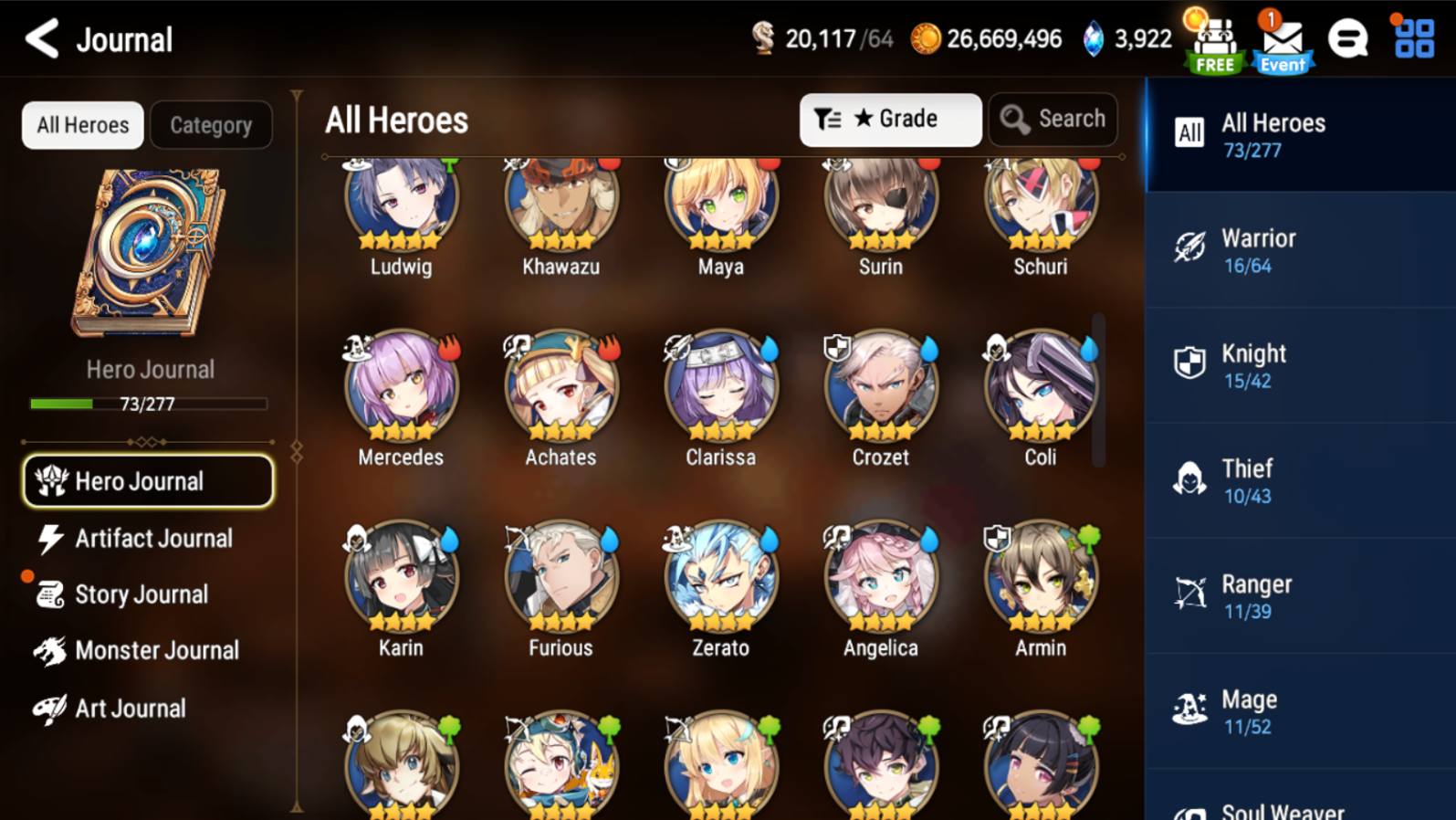Viewport: 1456px width, 820px height.
Task: Open the hero Search
Action: pyautogui.click(x=1053, y=119)
